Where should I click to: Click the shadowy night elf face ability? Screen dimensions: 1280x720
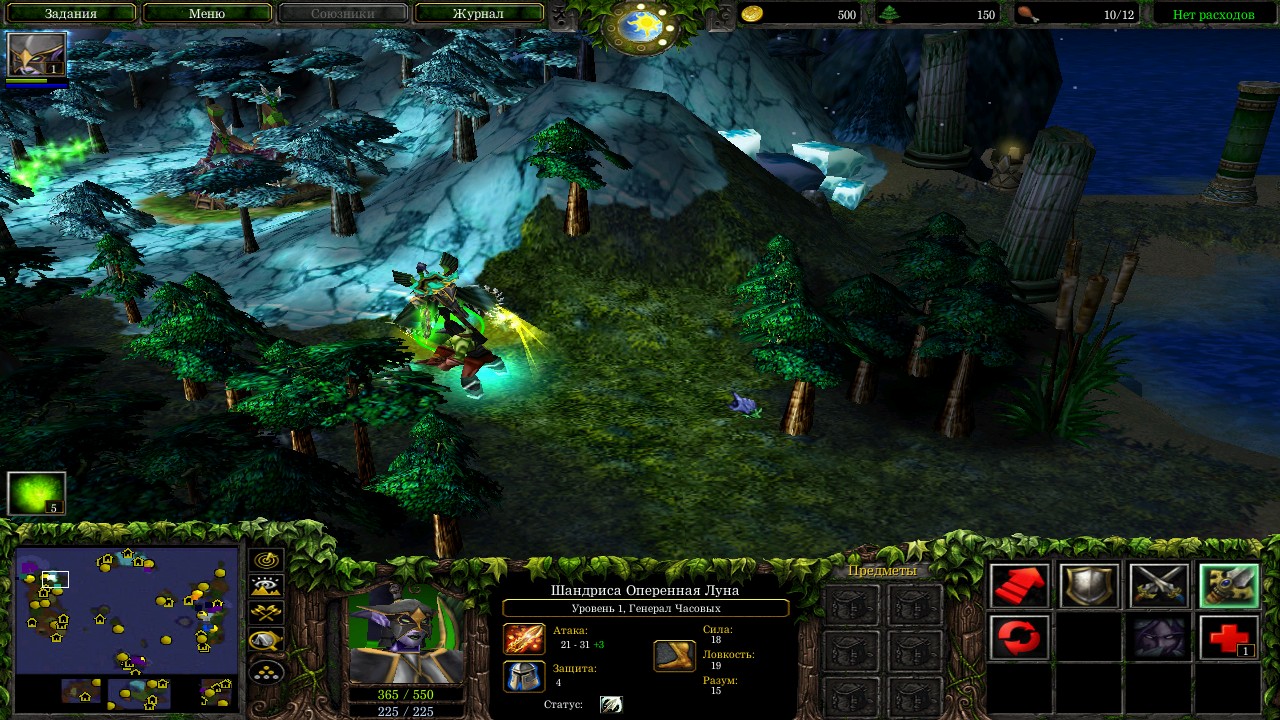(x=1159, y=637)
